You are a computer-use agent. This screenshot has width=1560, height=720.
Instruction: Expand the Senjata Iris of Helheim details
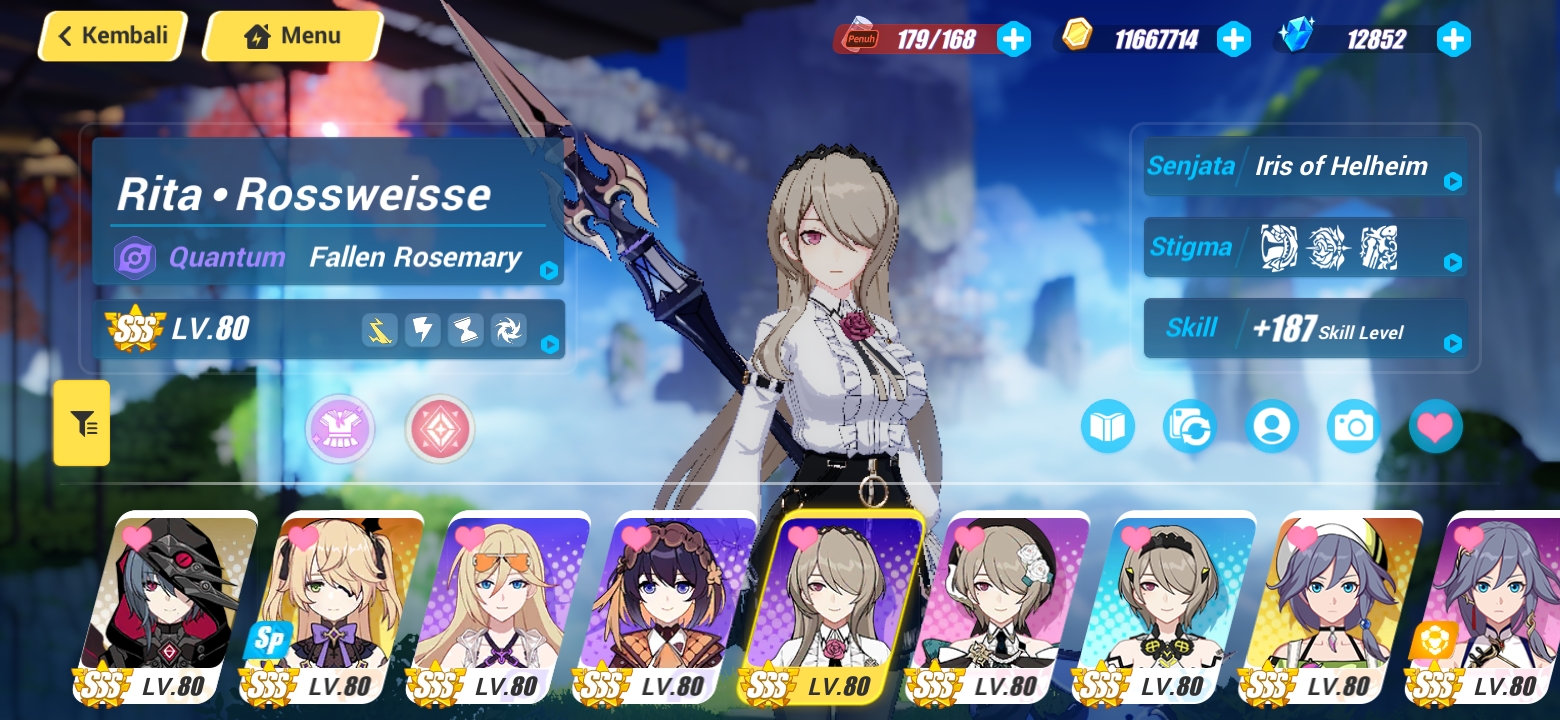pyautogui.click(x=1453, y=182)
